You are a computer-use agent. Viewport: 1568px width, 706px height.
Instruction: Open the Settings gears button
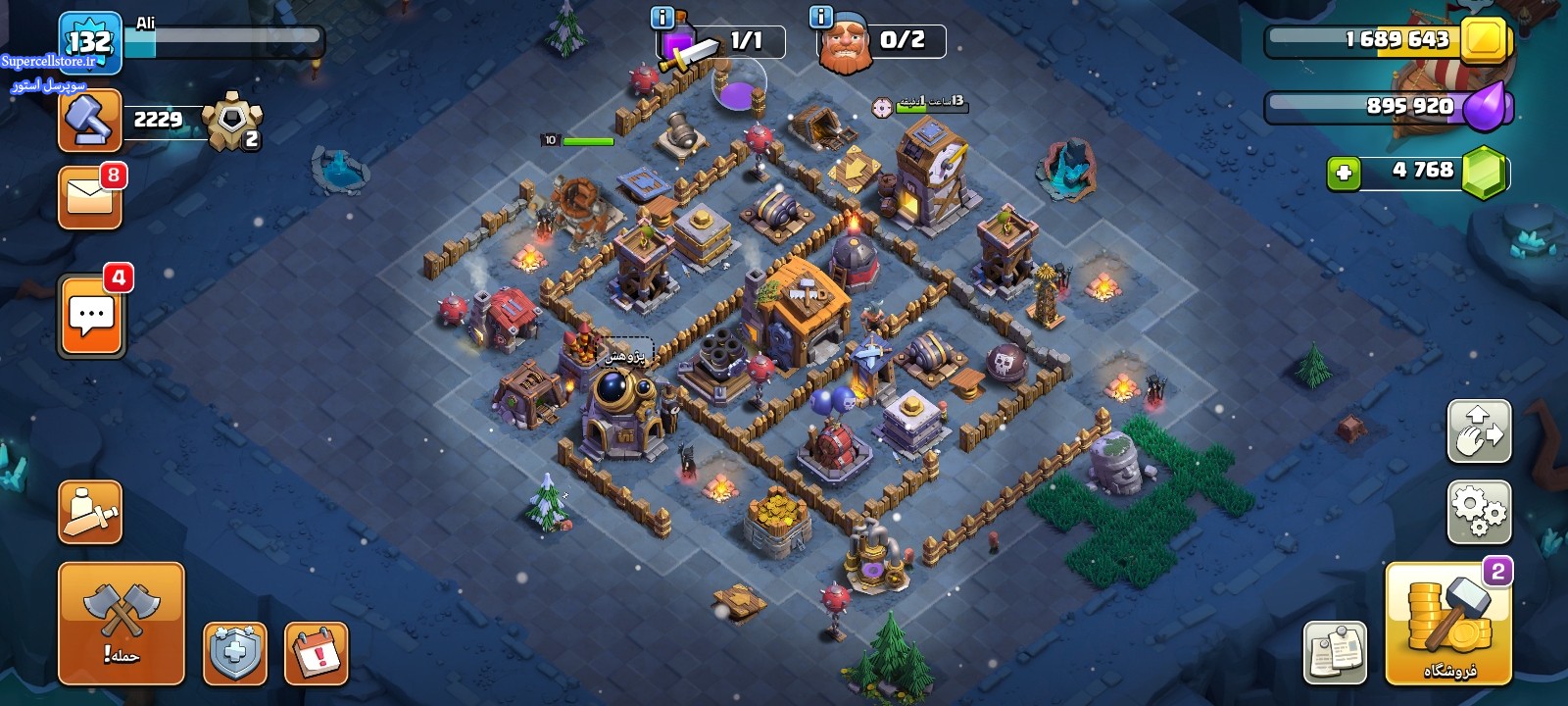coord(1479,511)
